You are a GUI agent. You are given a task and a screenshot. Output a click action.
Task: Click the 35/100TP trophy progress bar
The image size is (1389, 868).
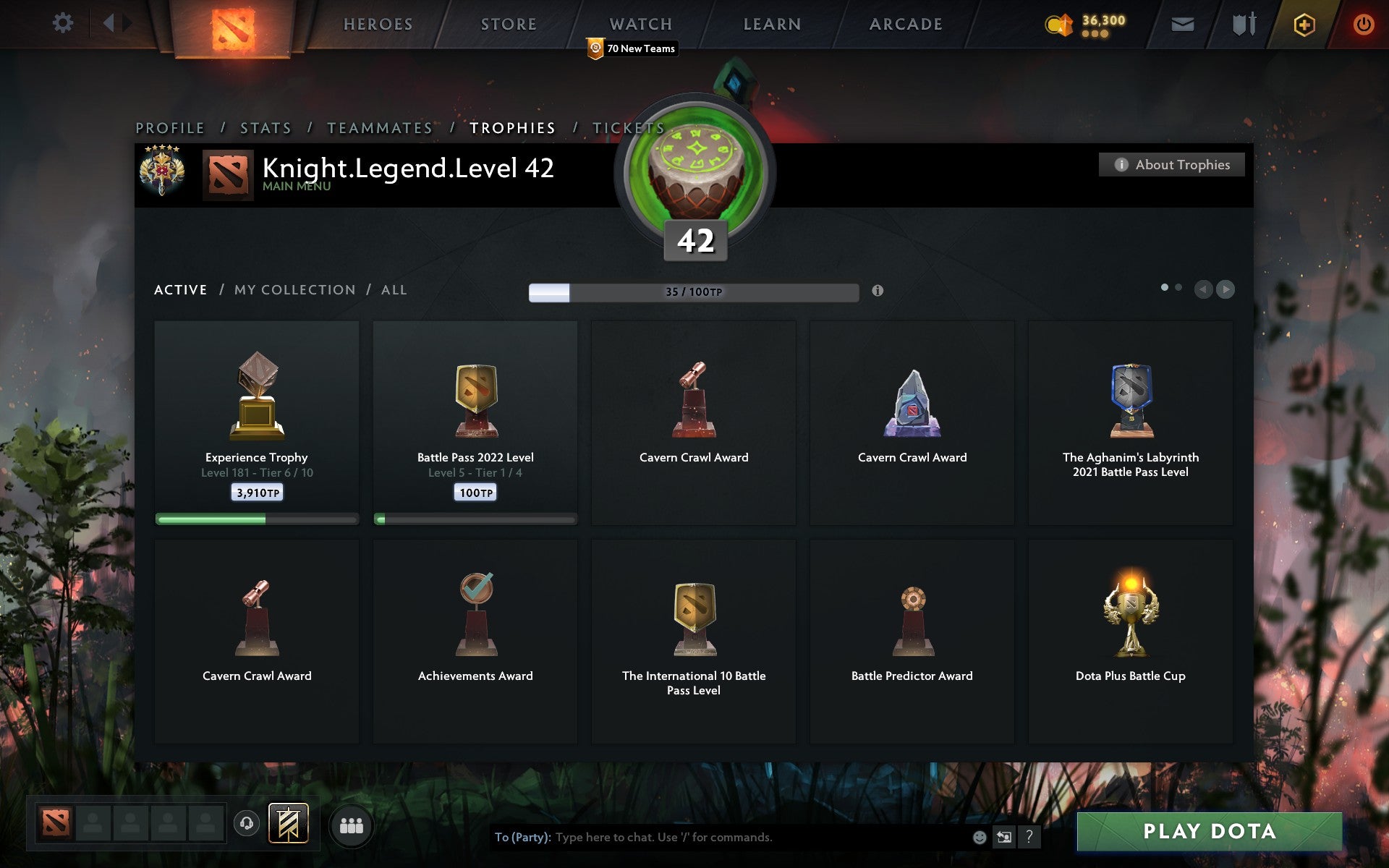click(692, 292)
